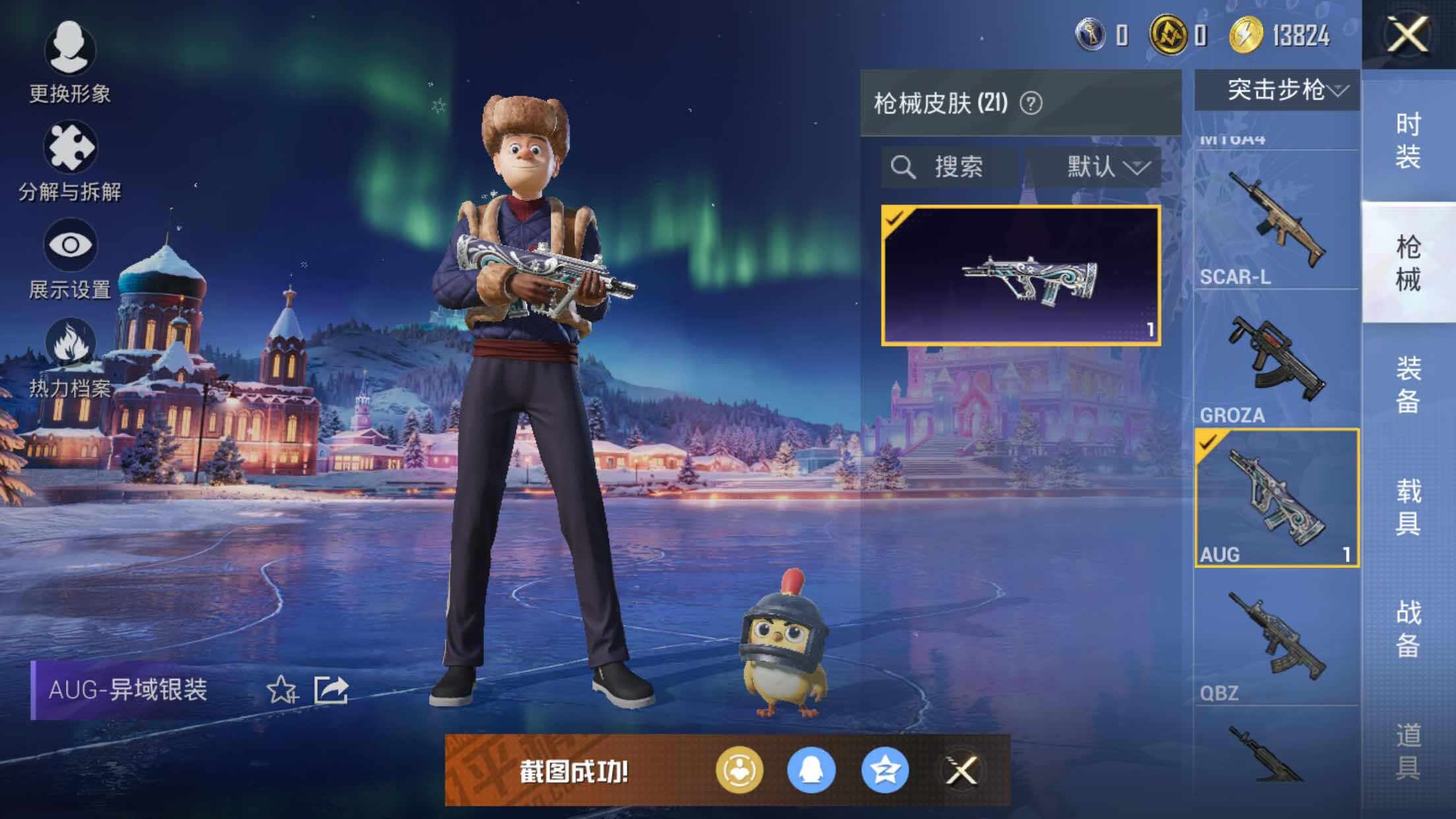Dismiss the 截图成功 screenshot banner

coord(961,770)
